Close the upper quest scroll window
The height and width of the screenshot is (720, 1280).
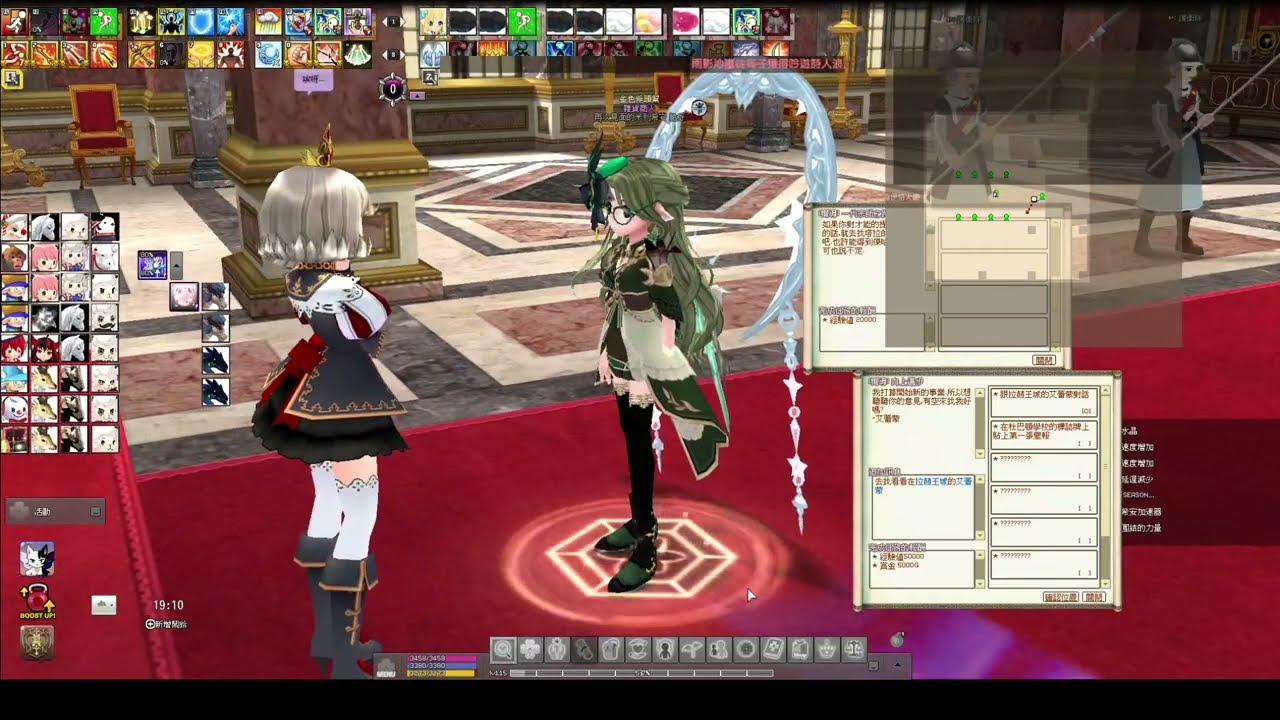(x=1044, y=360)
